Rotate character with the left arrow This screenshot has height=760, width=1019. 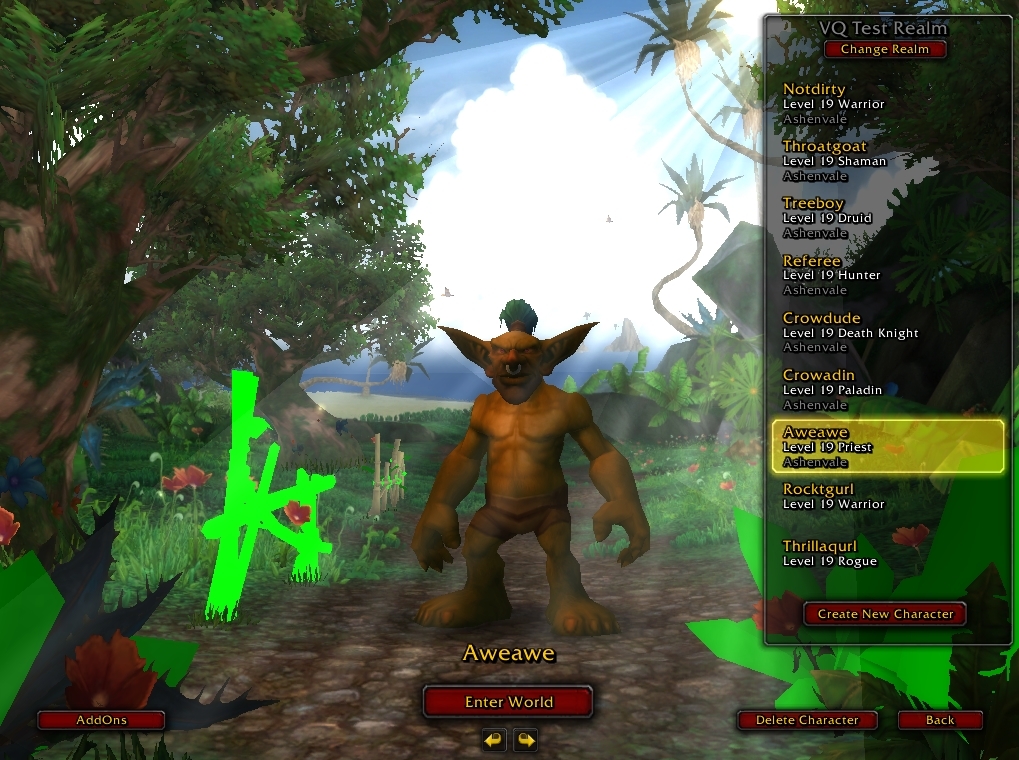[x=493, y=740]
